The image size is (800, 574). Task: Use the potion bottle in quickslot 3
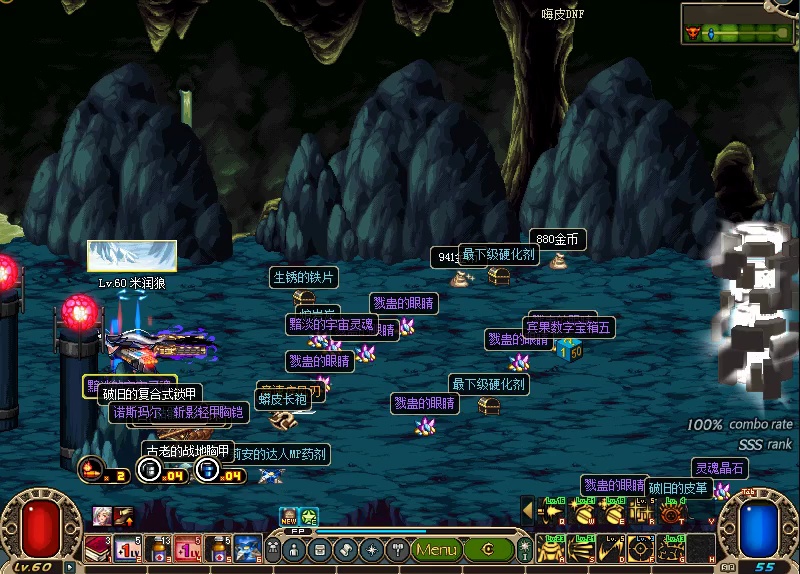coord(157,548)
